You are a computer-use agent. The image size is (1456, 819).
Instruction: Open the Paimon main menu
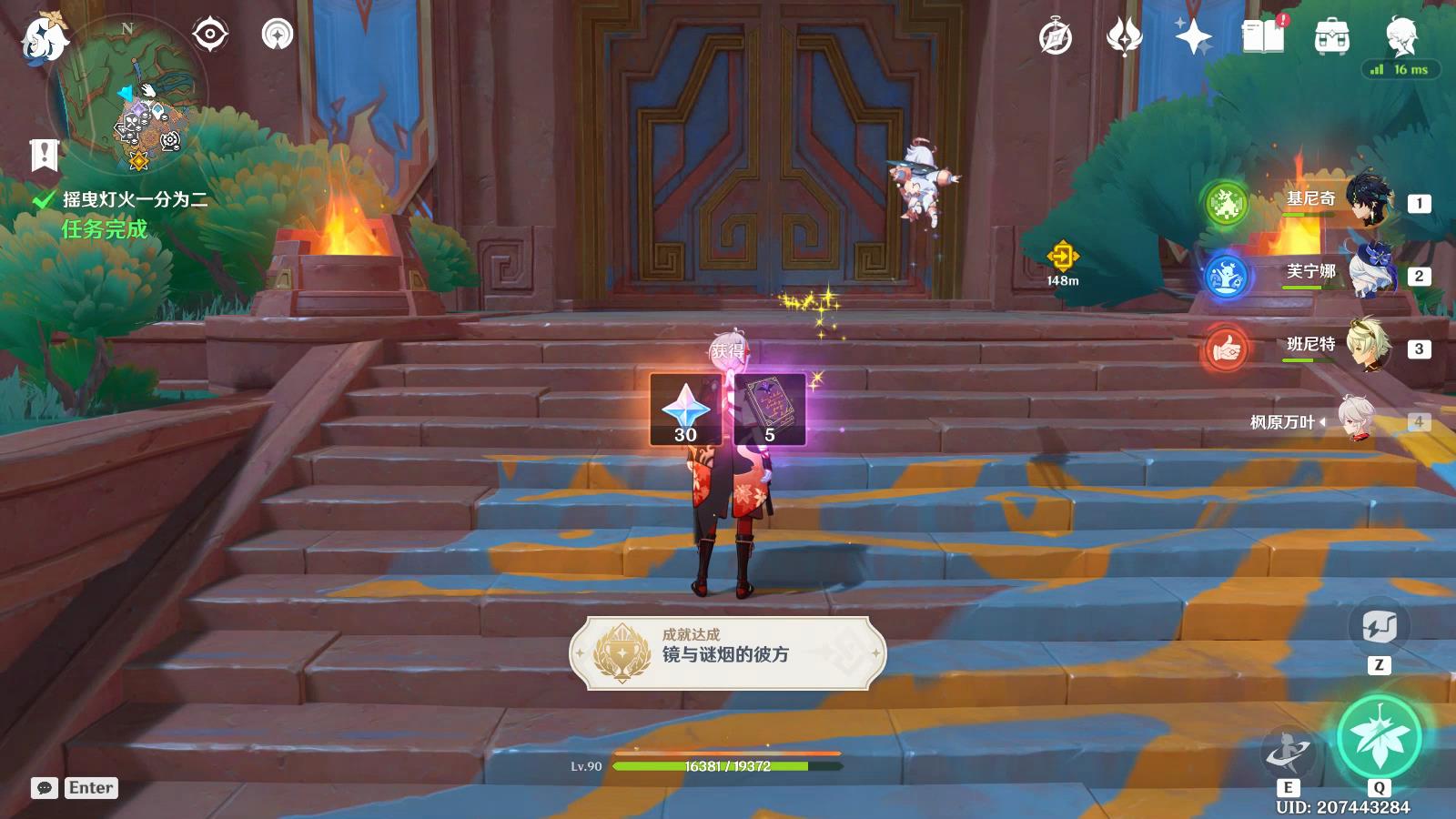[x=45, y=37]
